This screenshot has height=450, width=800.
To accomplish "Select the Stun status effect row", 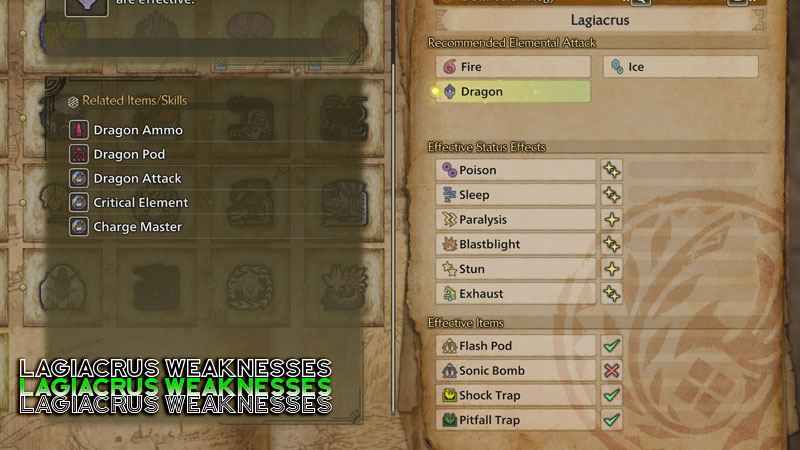I will pos(516,269).
